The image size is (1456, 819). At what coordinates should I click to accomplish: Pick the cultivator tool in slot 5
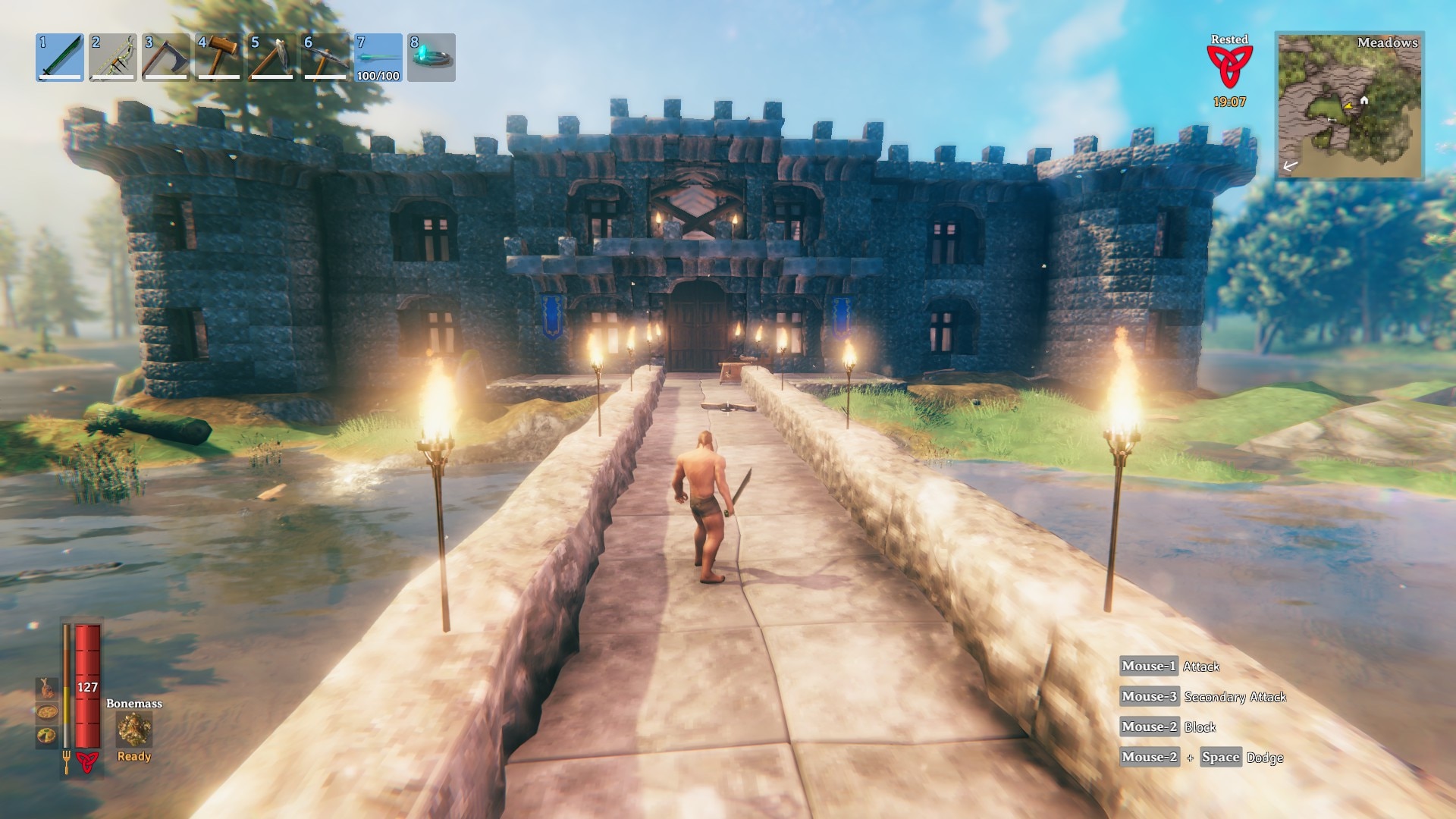click(272, 58)
